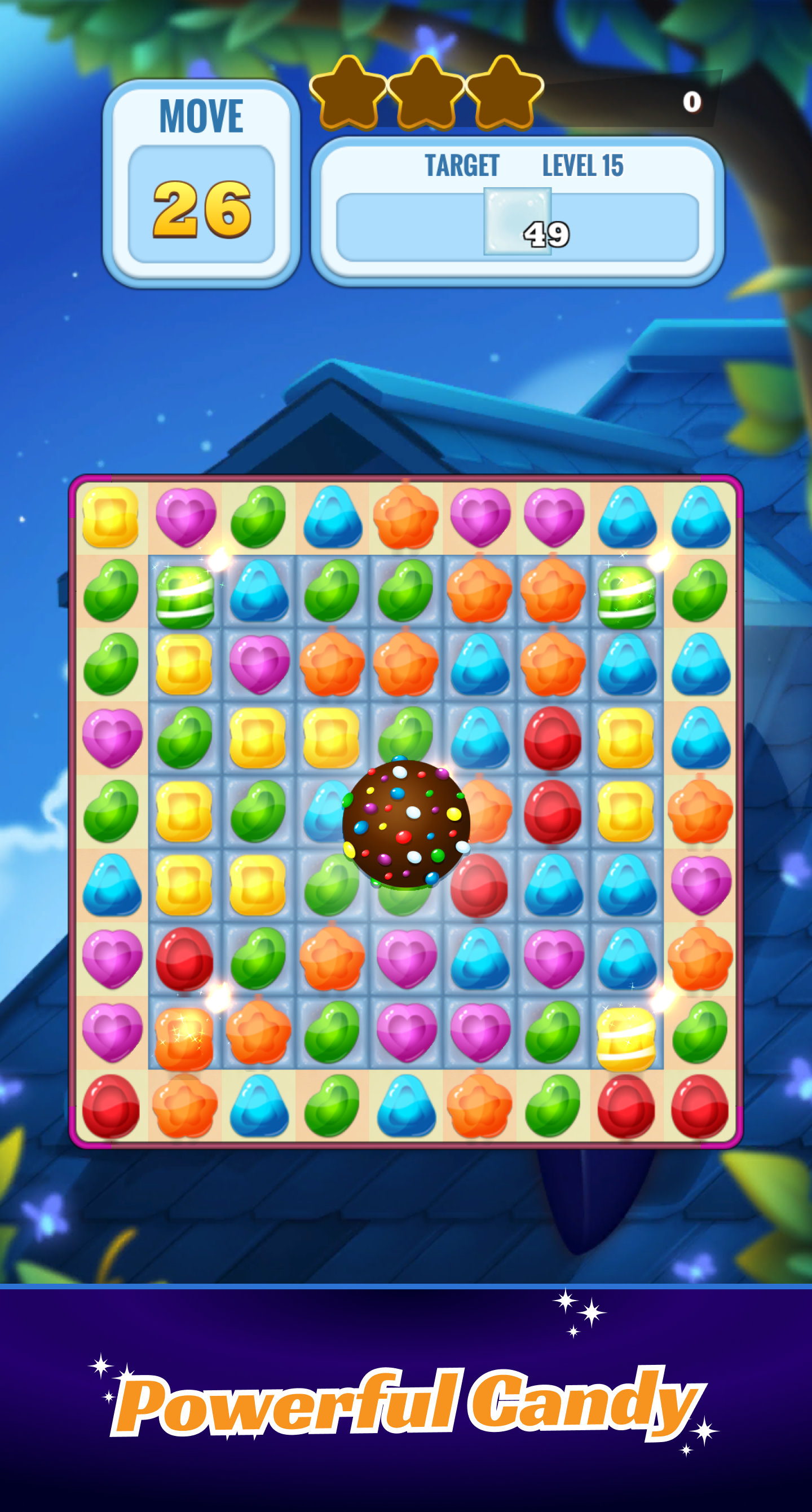812x1512 pixels.
Task: Tap the target ice tile showing 49
Action: tap(518, 222)
